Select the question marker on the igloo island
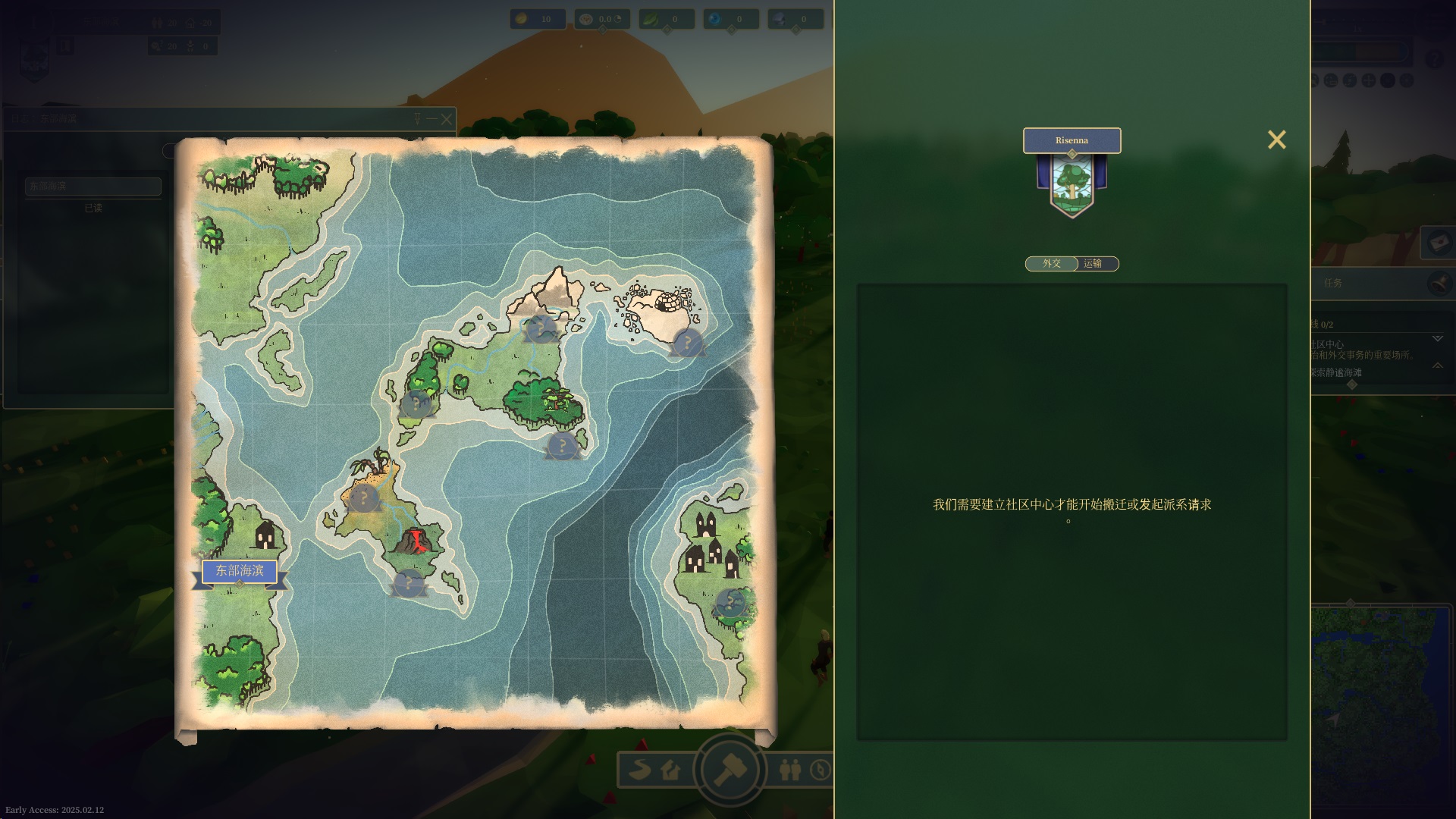Image resolution: width=1456 pixels, height=819 pixels. click(x=688, y=343)
